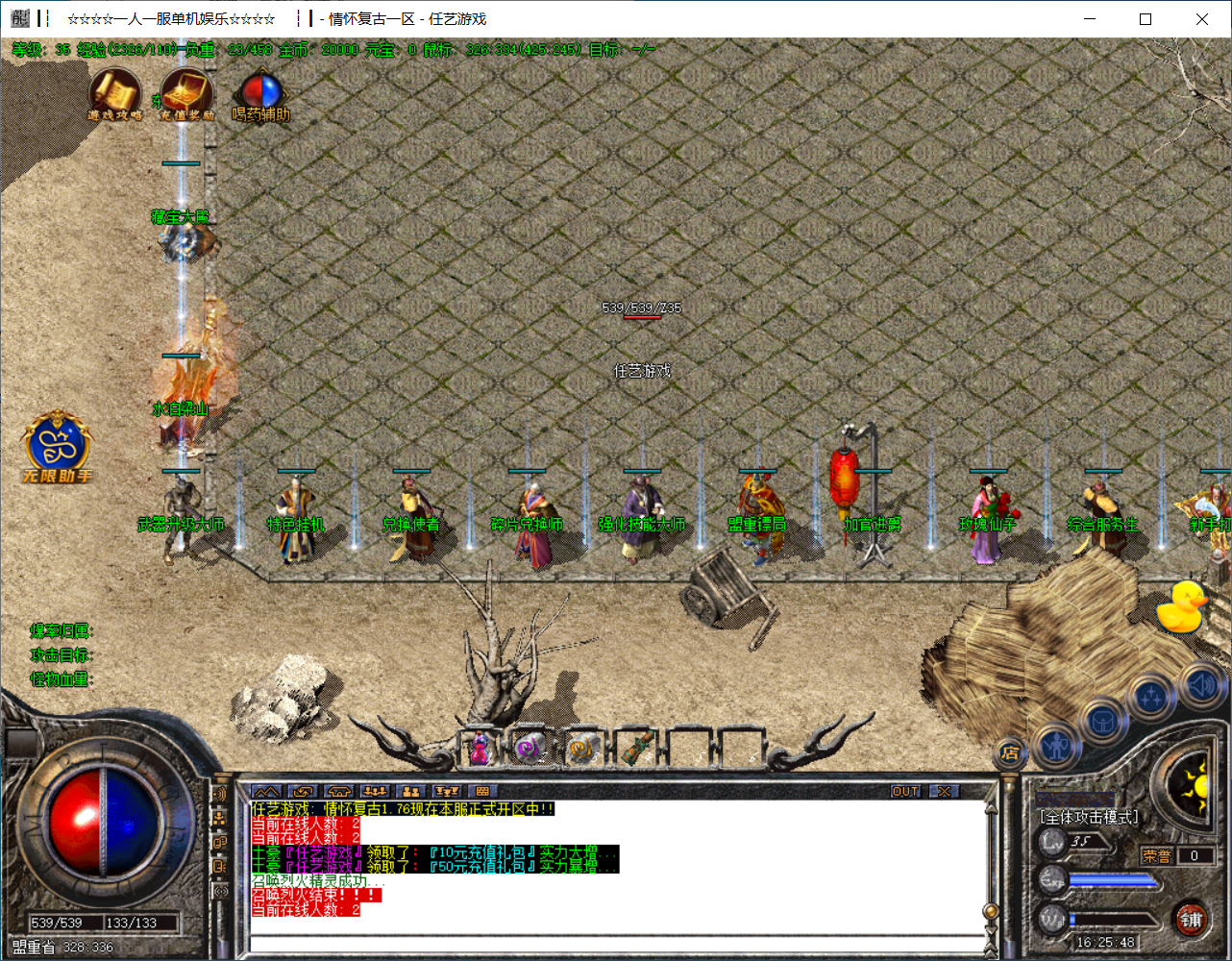Open the 店 shop button

[1009, 753]
